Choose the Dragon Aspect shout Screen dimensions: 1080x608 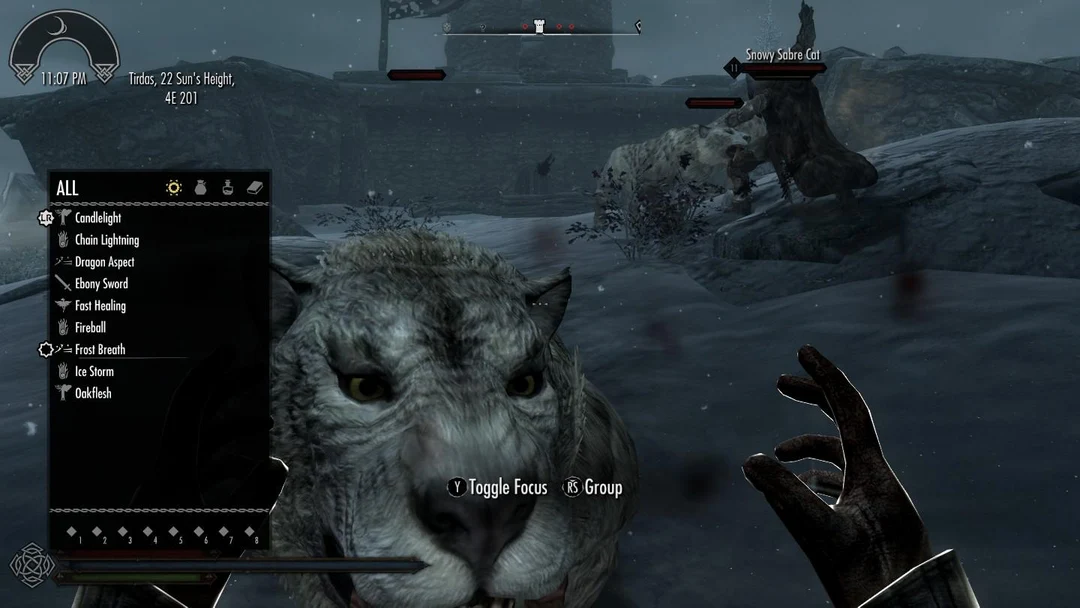104,262
